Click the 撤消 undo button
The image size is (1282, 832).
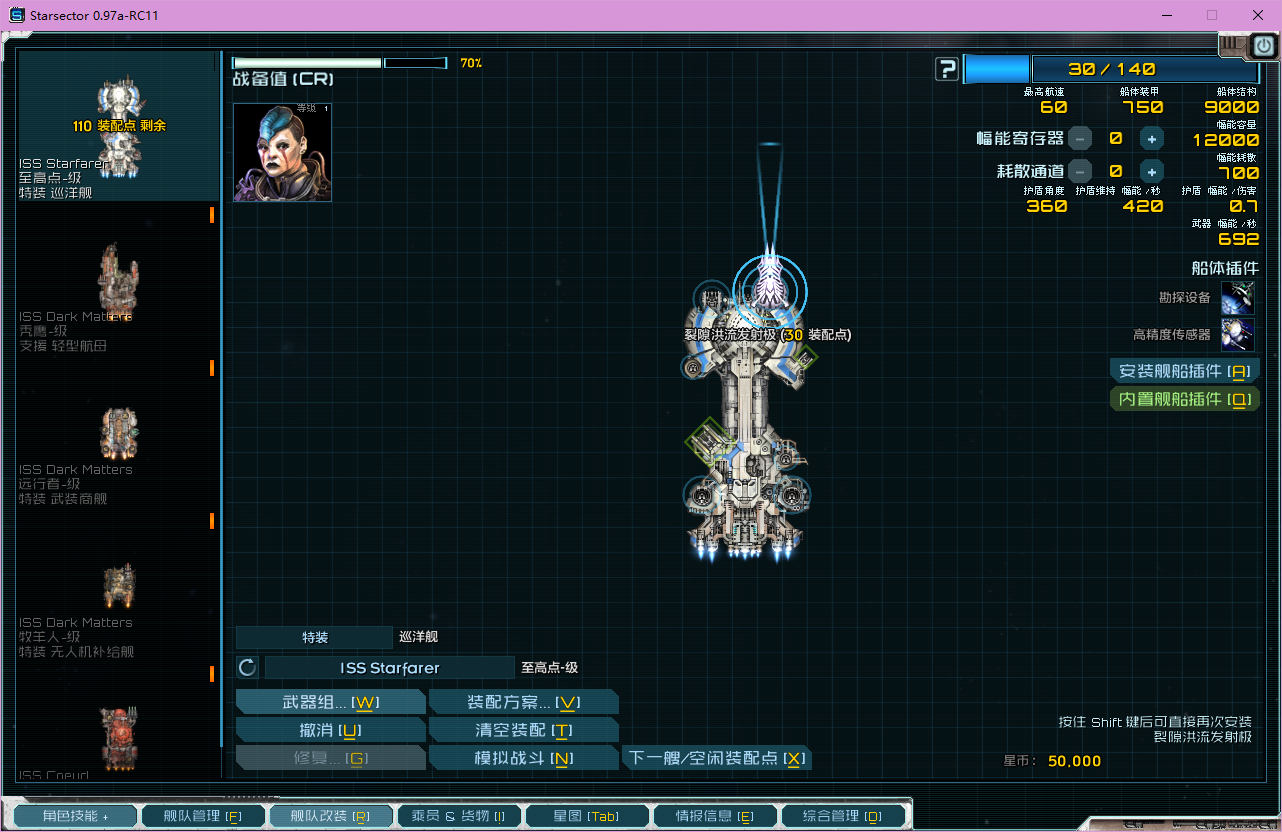(x=330, y=730)
